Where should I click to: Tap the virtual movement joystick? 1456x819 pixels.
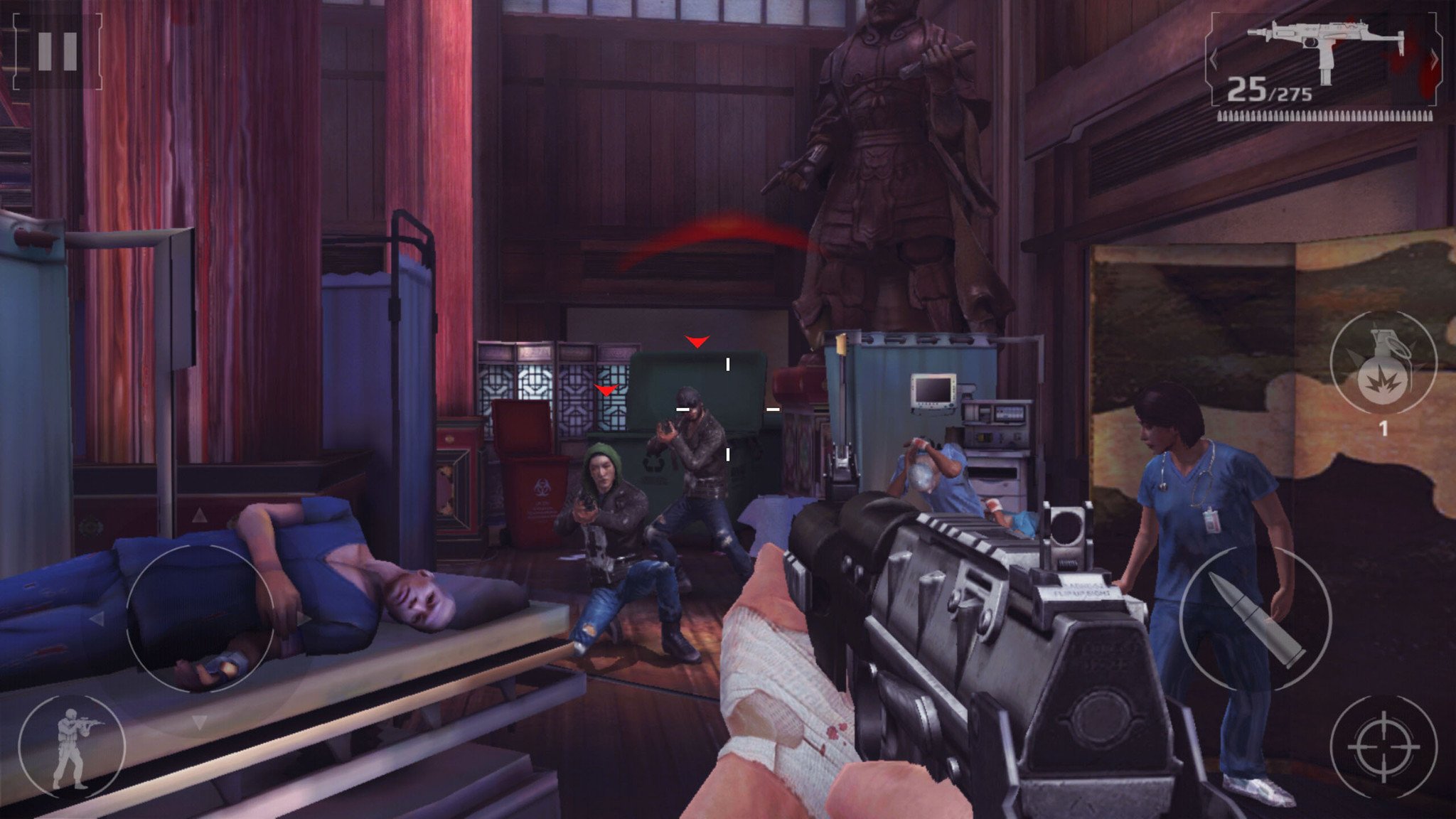tap(200, 619)
